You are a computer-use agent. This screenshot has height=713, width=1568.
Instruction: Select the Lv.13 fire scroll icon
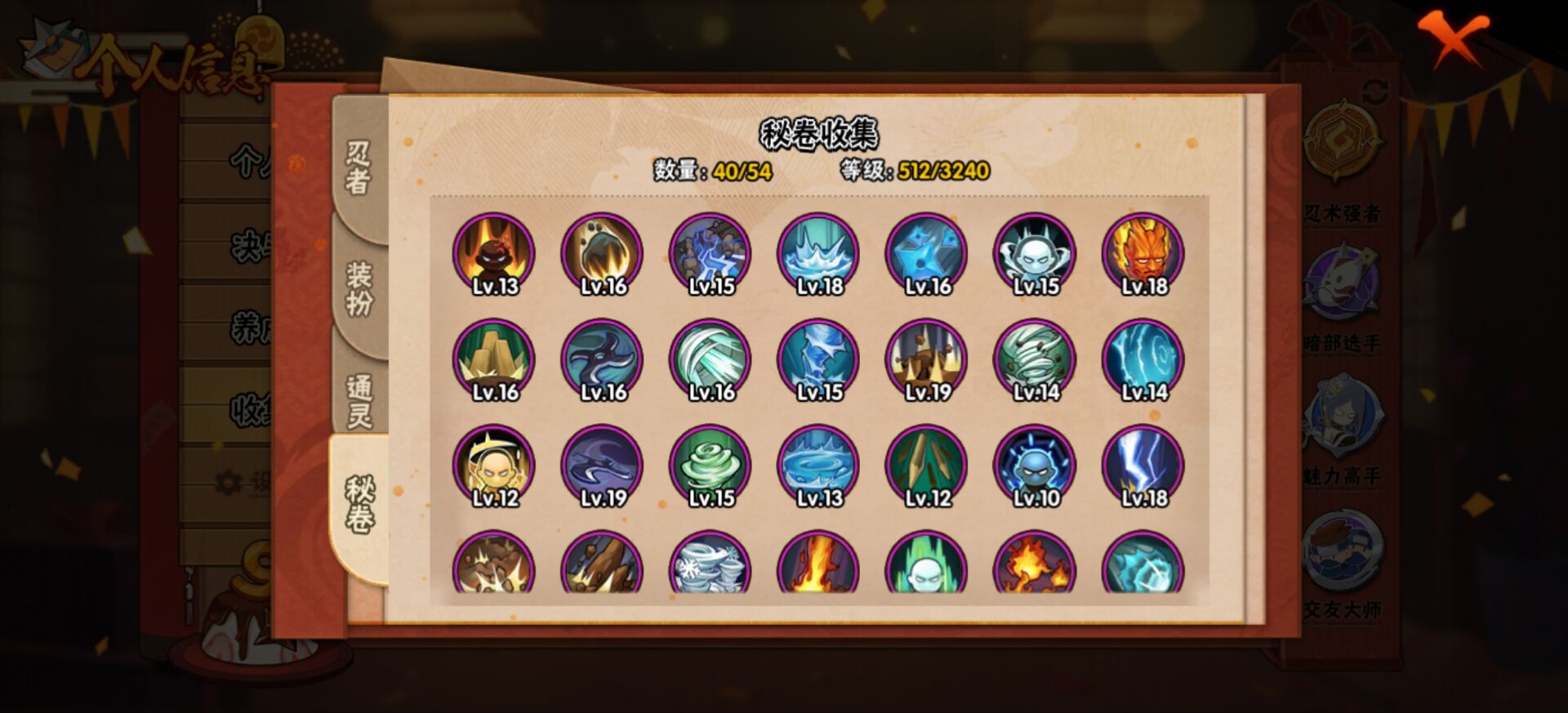(x=494, y=253)
